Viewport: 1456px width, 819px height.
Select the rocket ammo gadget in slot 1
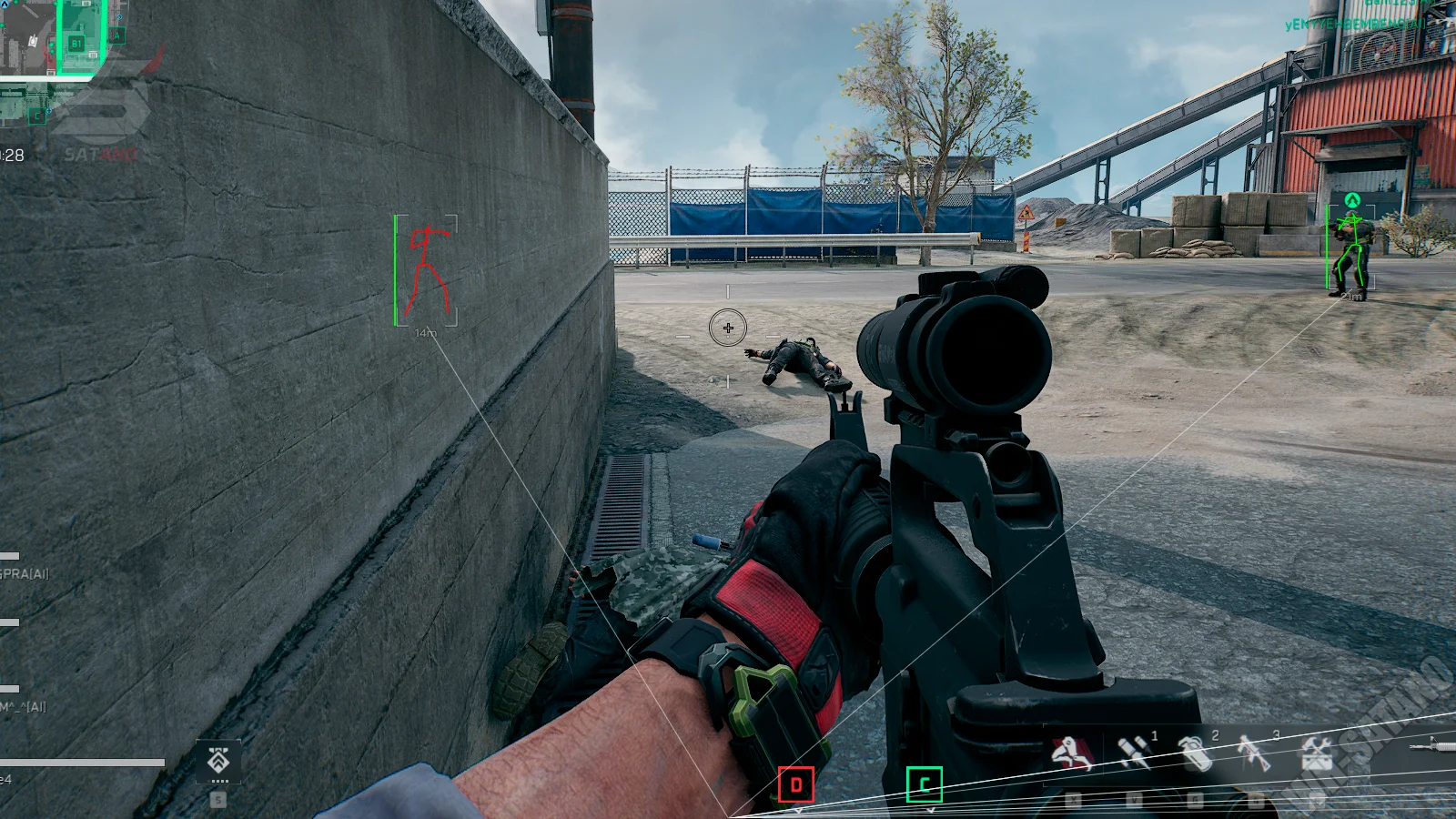1134,753
